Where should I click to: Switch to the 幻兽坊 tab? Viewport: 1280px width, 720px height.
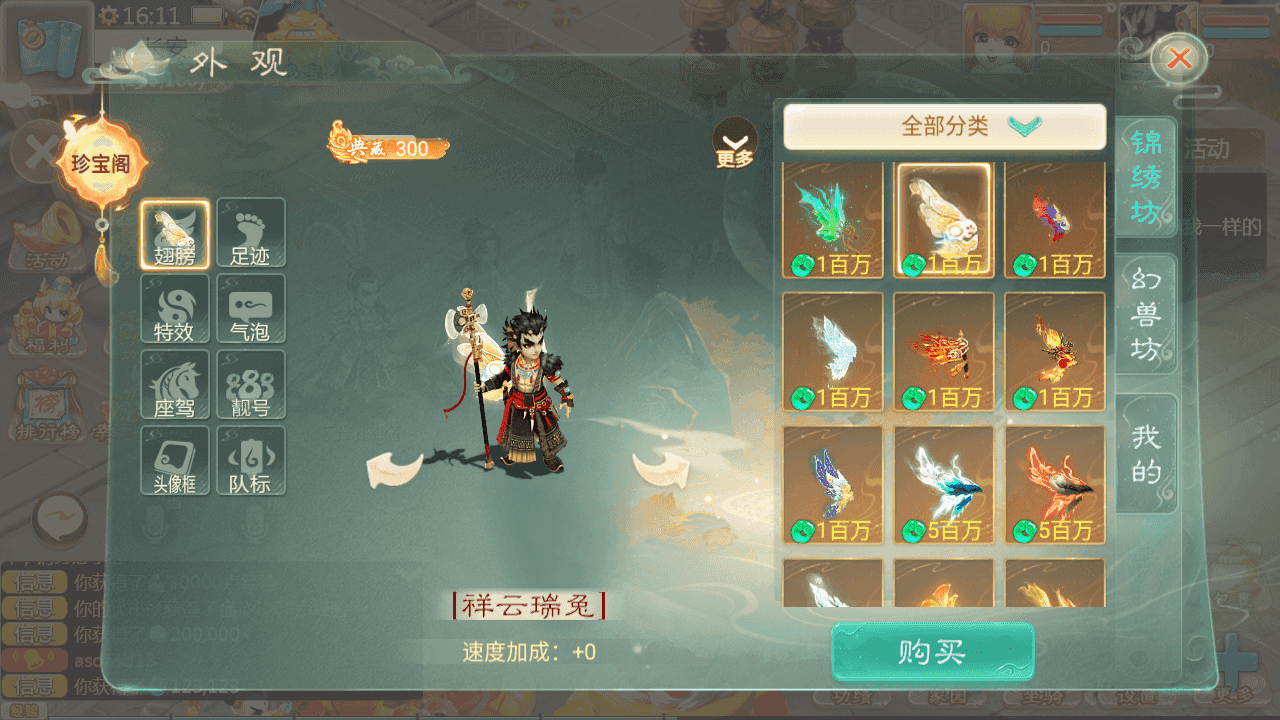[x=1146, y=310]
